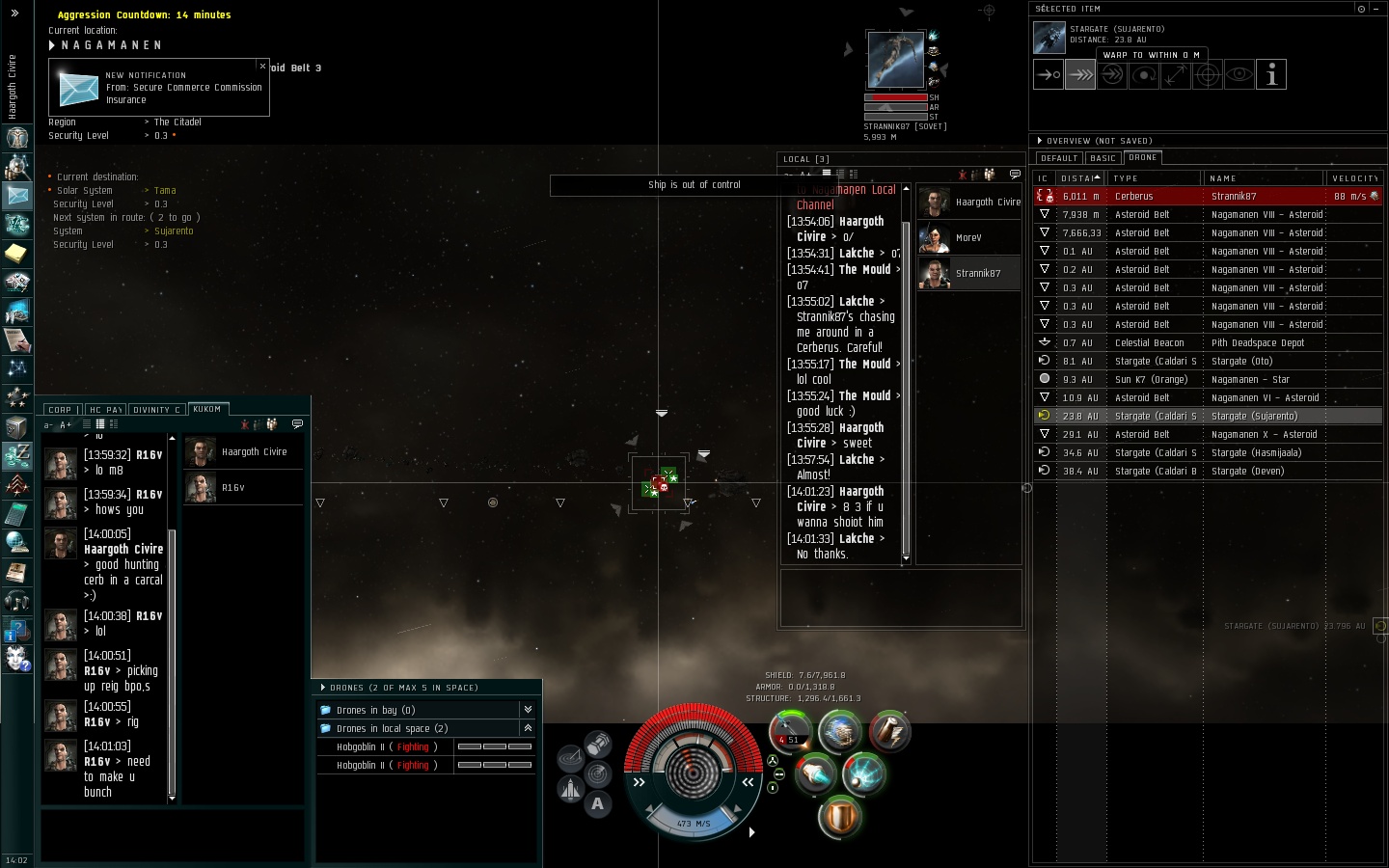The width and height of the screenshot is (1389, 868).
Task: Select the Cerberus row in overview
Action: (1206, 197)
